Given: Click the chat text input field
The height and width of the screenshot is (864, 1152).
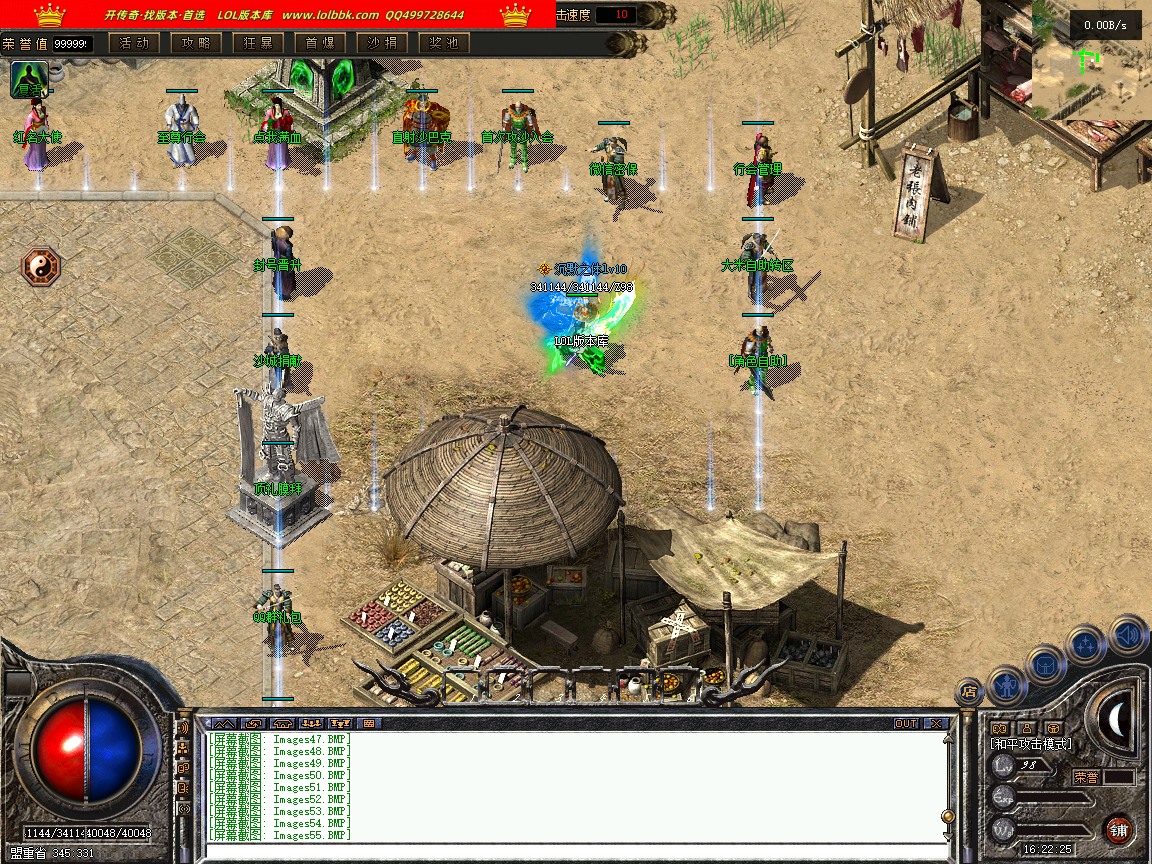Looking at the screenshot, I should 570,853.
